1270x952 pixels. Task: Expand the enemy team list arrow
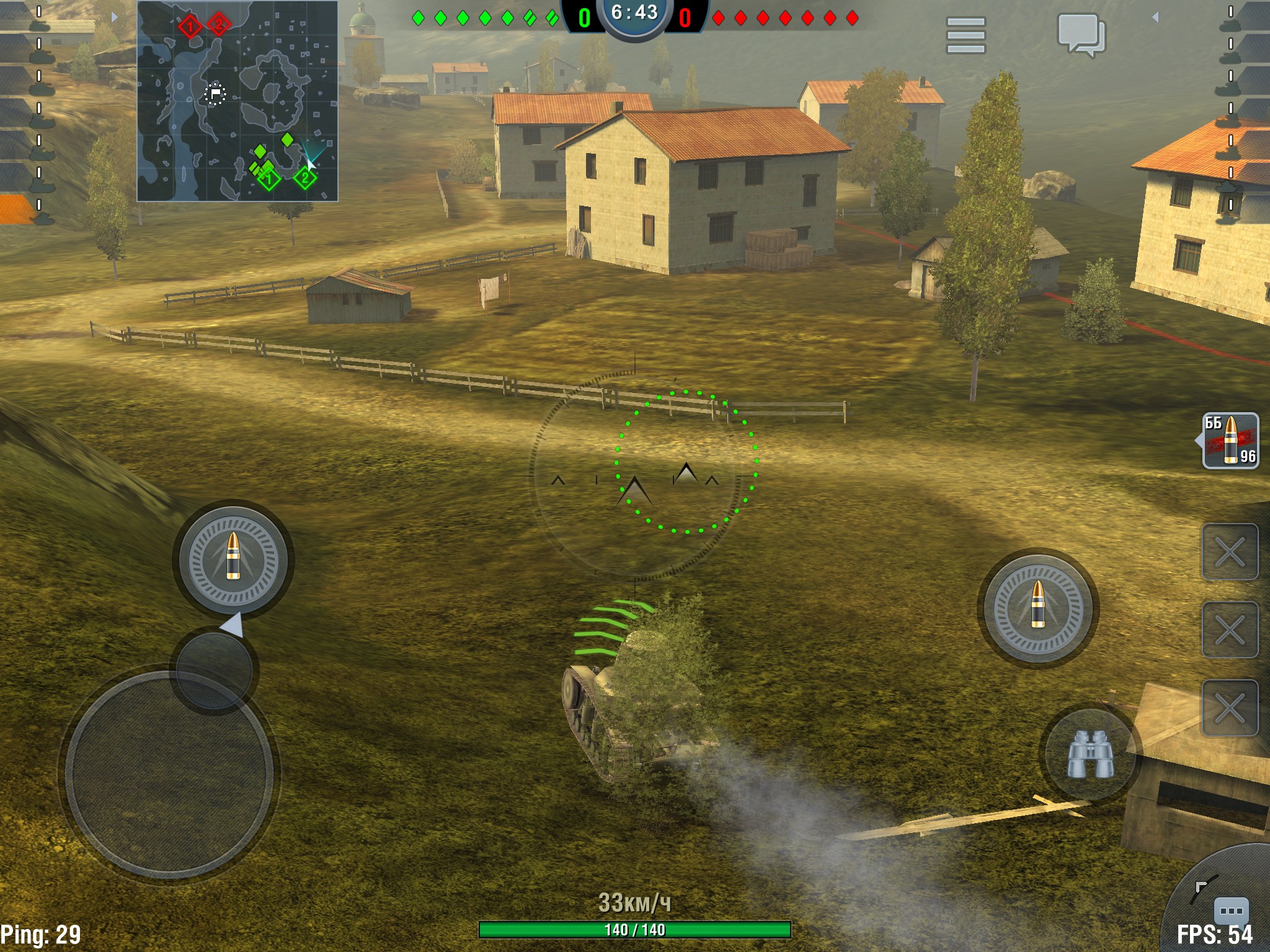[x=1155, y=17]
